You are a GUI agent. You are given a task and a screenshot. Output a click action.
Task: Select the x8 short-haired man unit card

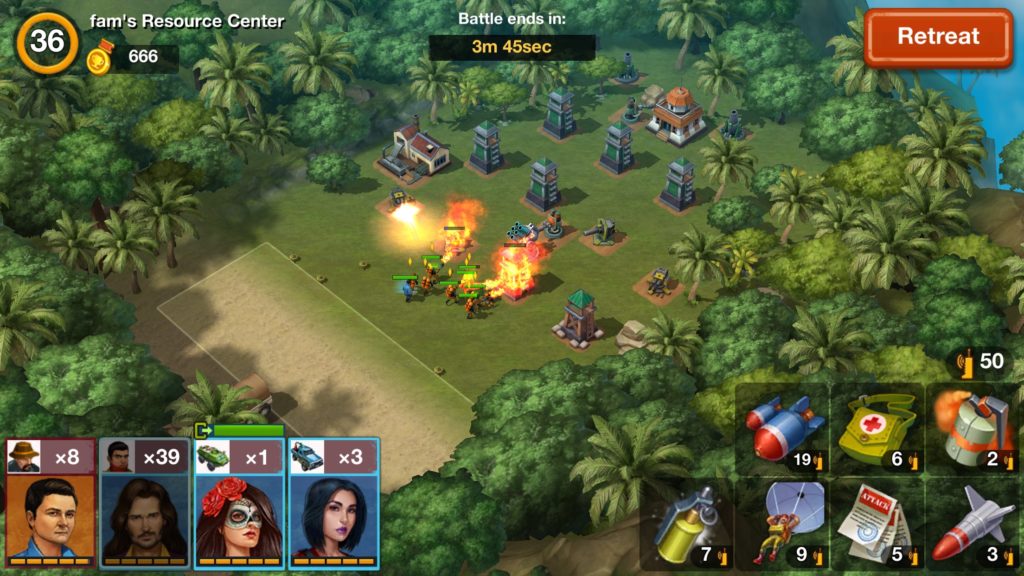pos(52,505)
